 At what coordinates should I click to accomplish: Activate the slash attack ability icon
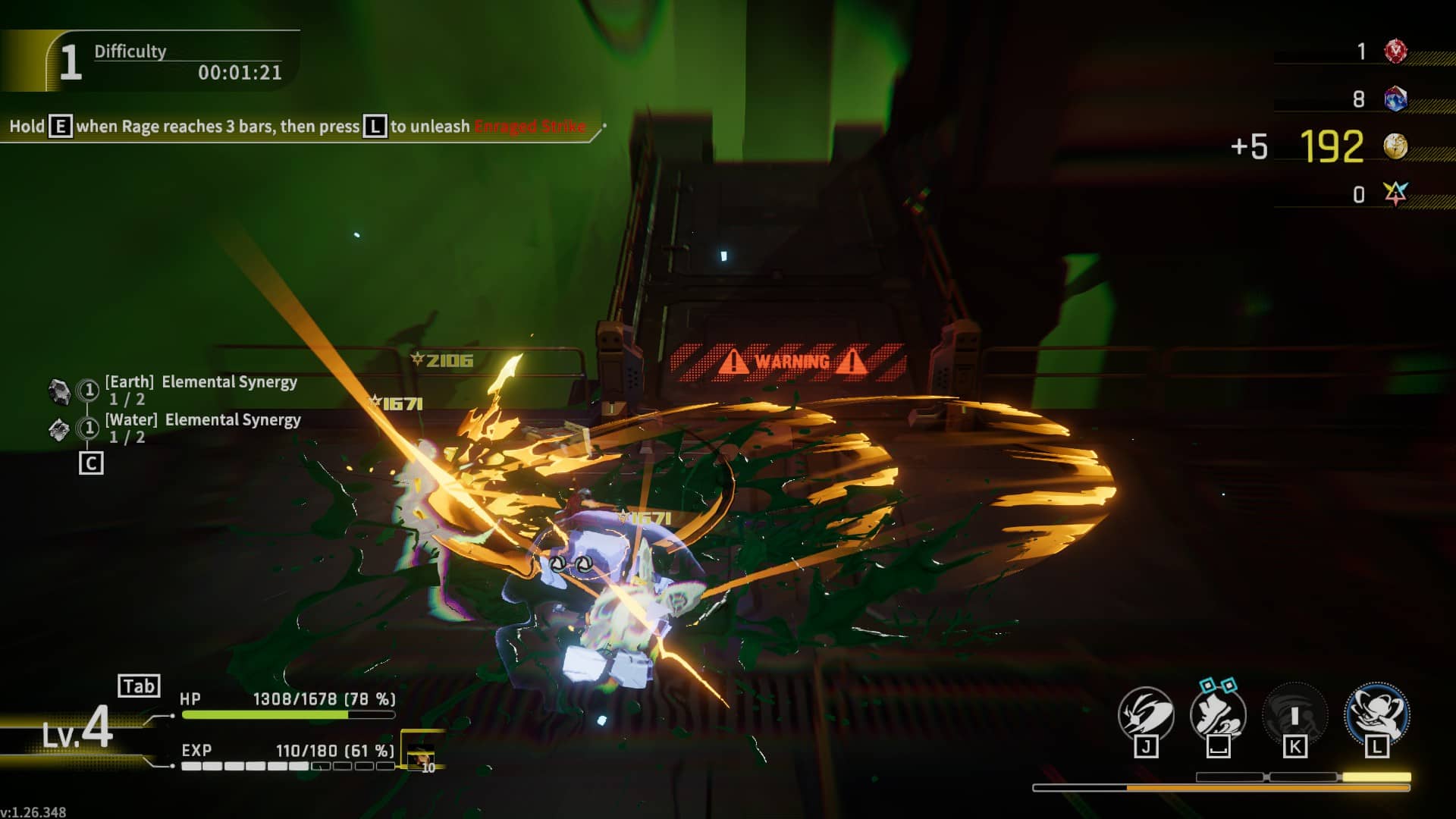pyautogui.click(x=1145, y=714)
